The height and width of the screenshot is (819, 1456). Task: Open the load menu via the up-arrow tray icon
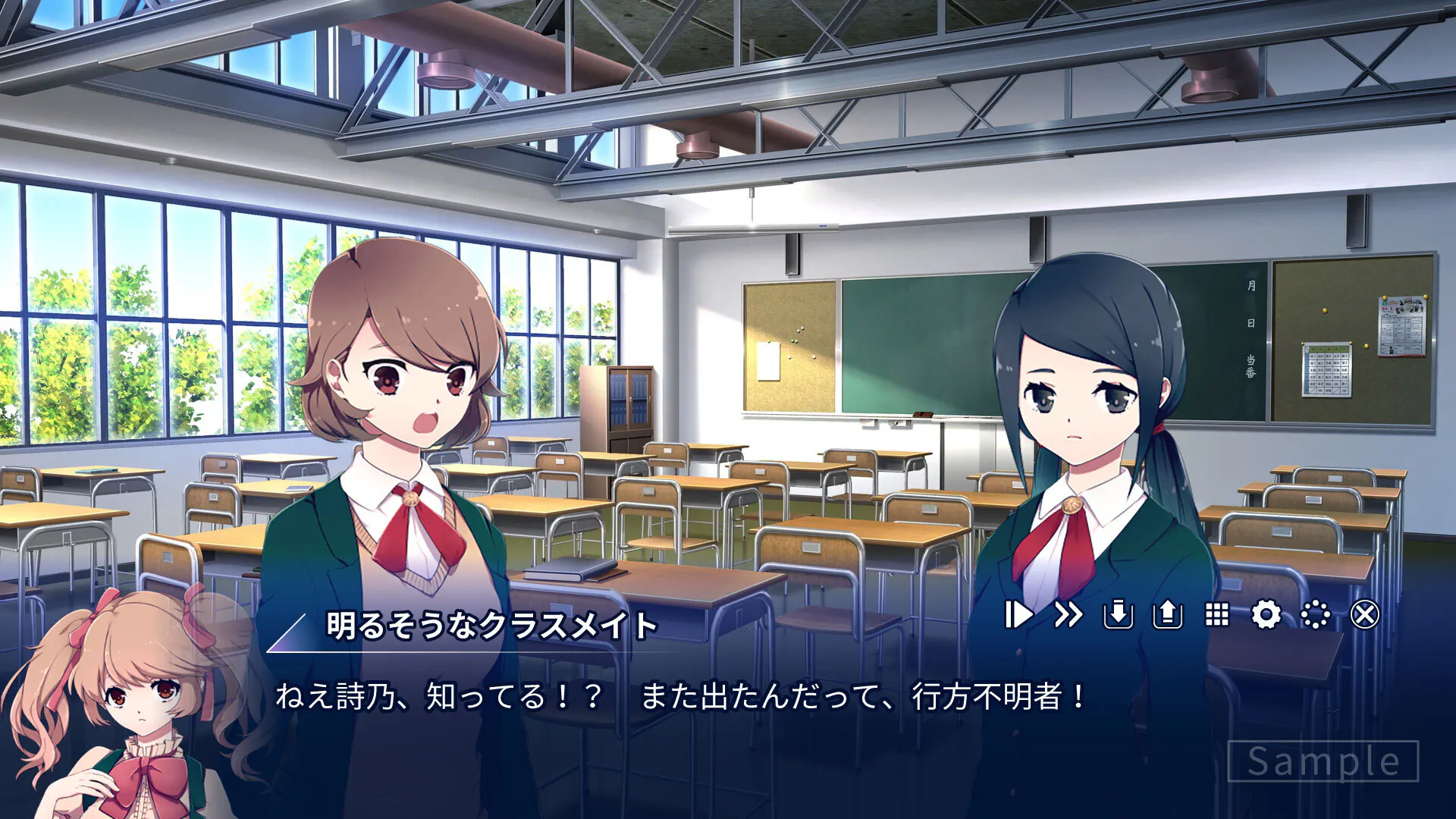click(1167, 615)
